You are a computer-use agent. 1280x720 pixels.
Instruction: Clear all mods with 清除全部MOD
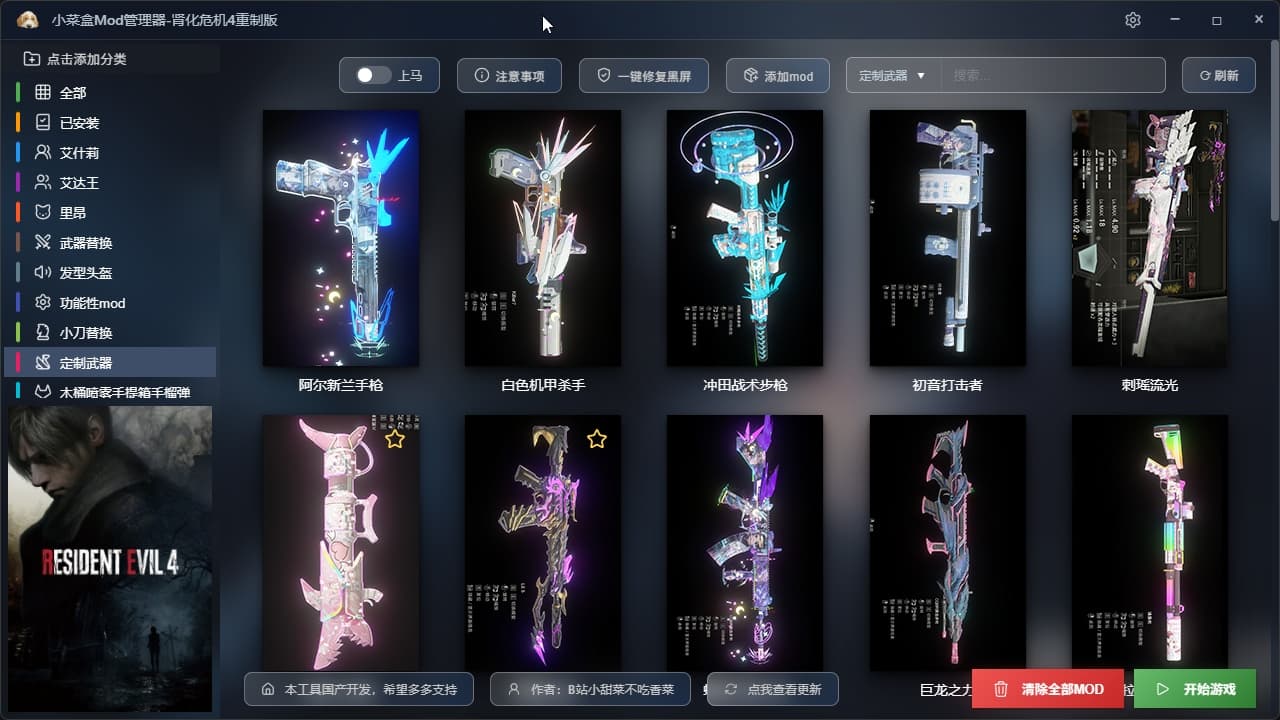click(1048, 689)
